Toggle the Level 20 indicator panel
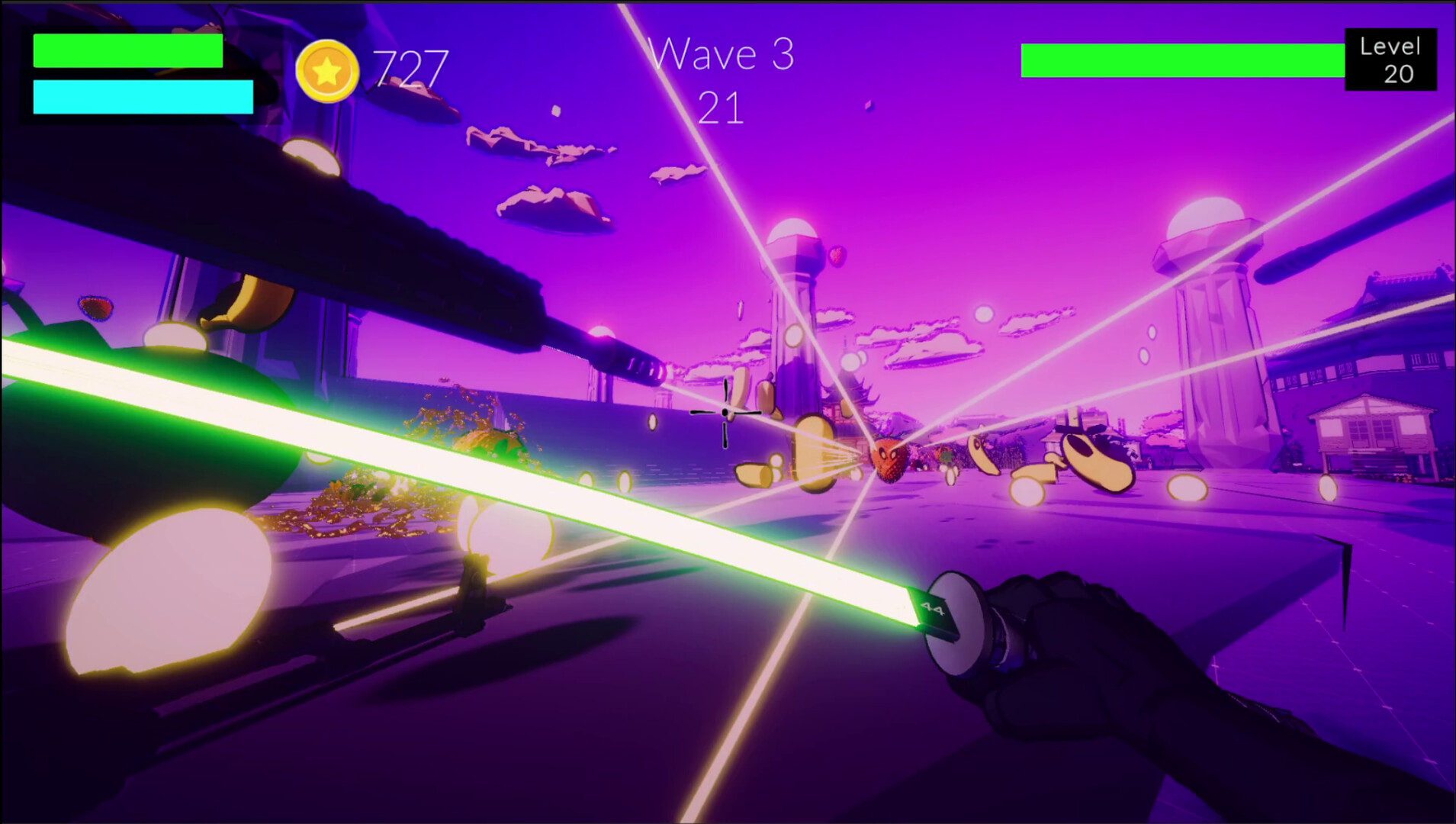1456x824 pixels. 1390,61
